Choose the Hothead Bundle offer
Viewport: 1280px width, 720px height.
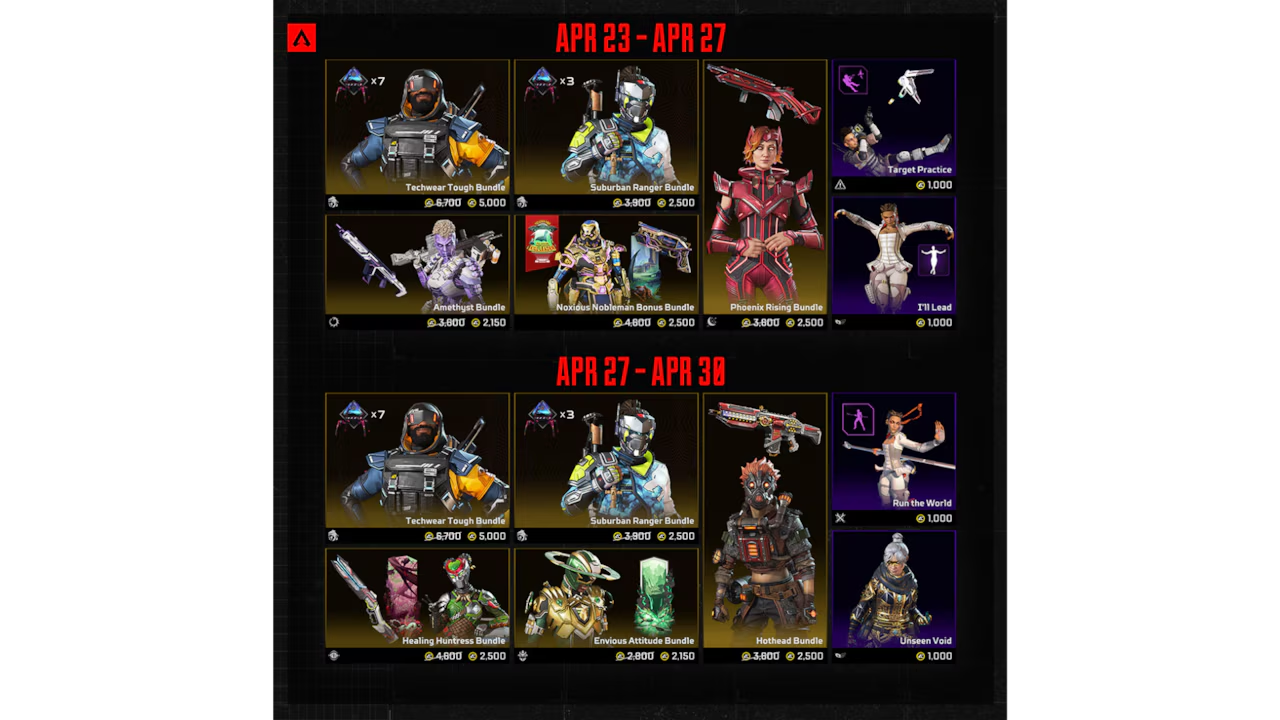[765, 520]
